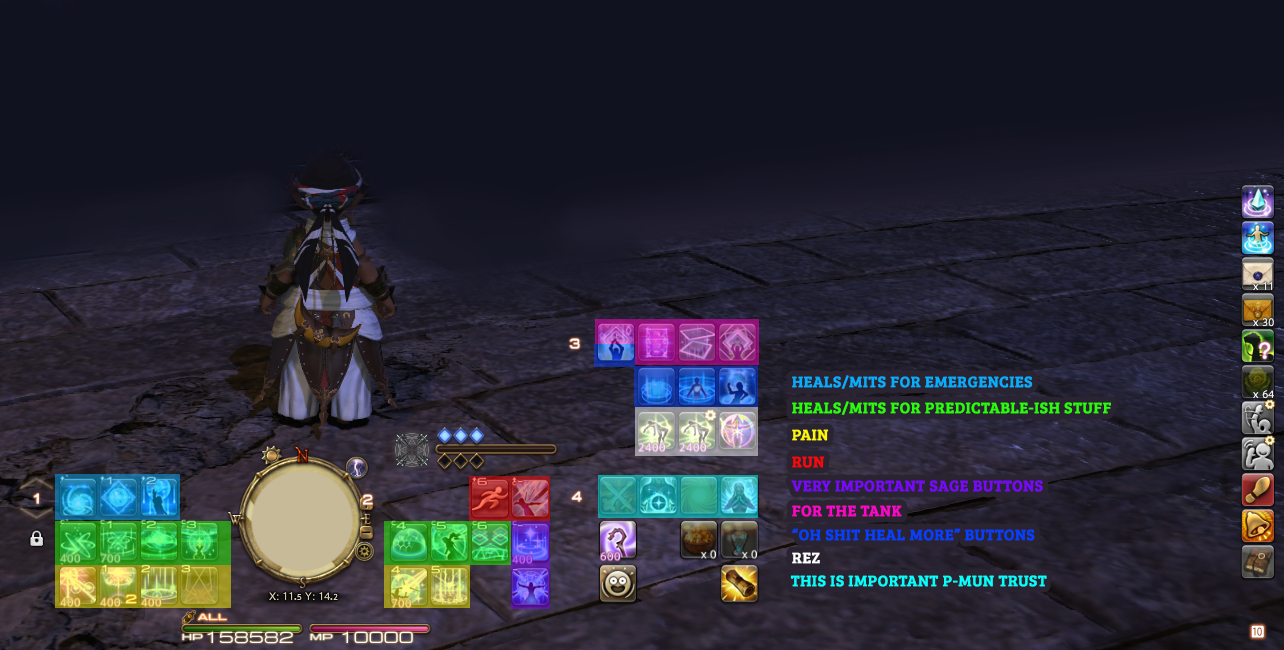The height and width of the screenshot is (650, 1284).
Task: Use the Return ability icon
Action: 1258,238
